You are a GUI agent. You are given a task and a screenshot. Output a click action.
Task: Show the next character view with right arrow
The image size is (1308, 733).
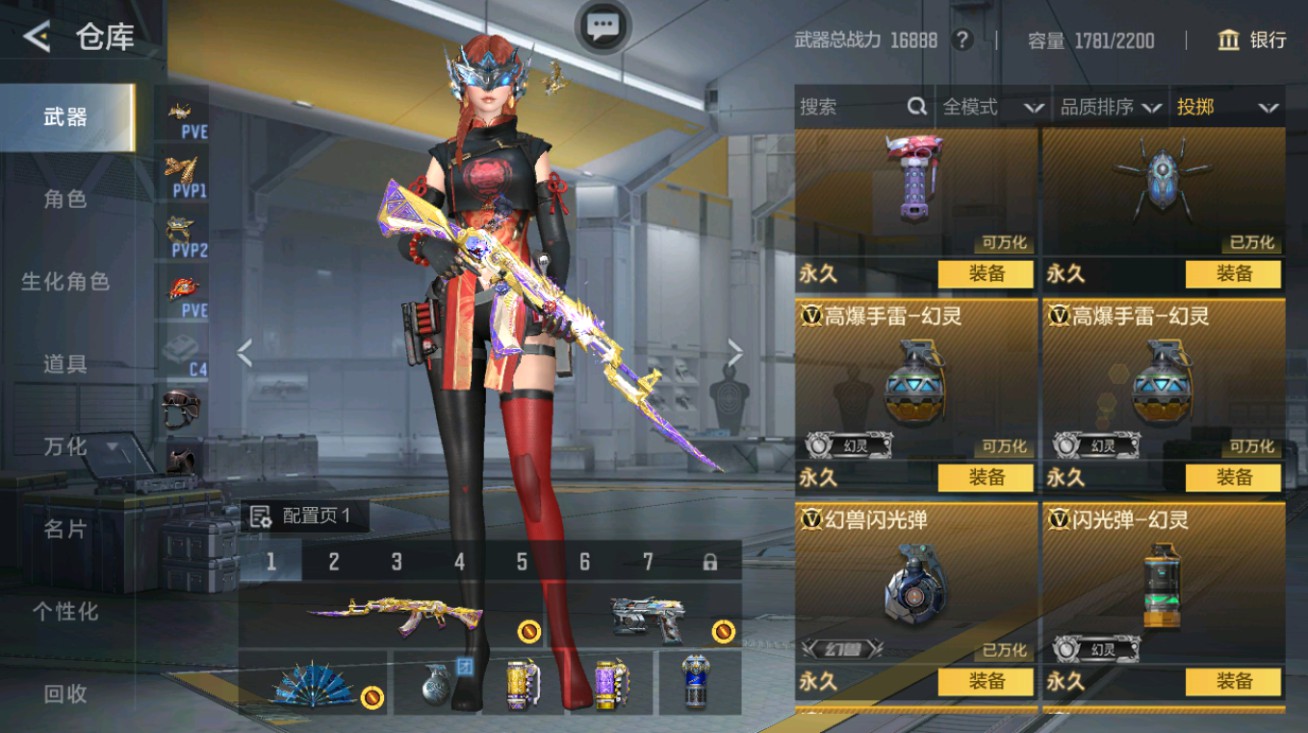[735, 352]
